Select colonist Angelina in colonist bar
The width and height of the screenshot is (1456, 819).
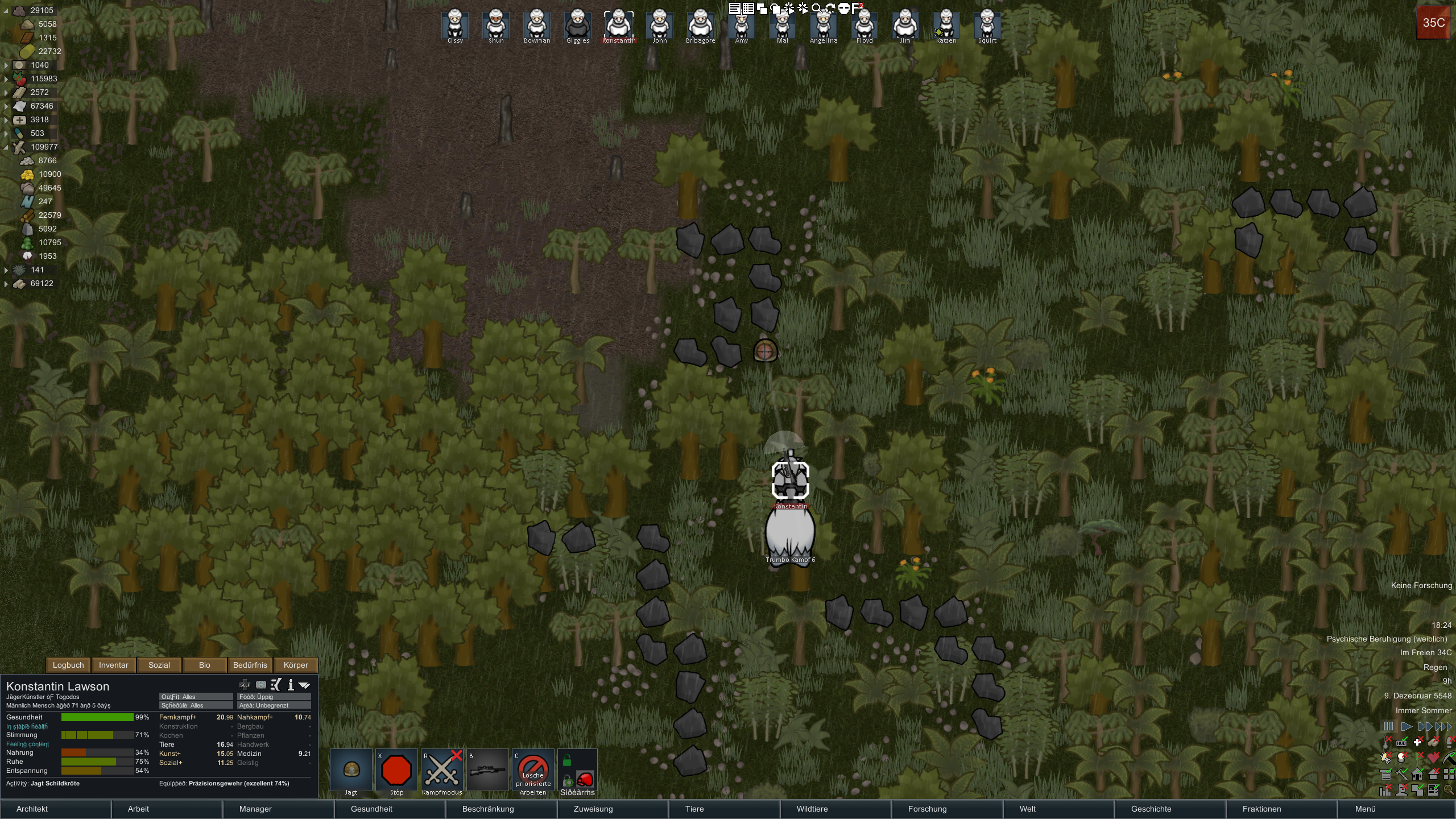click(824, 26)
